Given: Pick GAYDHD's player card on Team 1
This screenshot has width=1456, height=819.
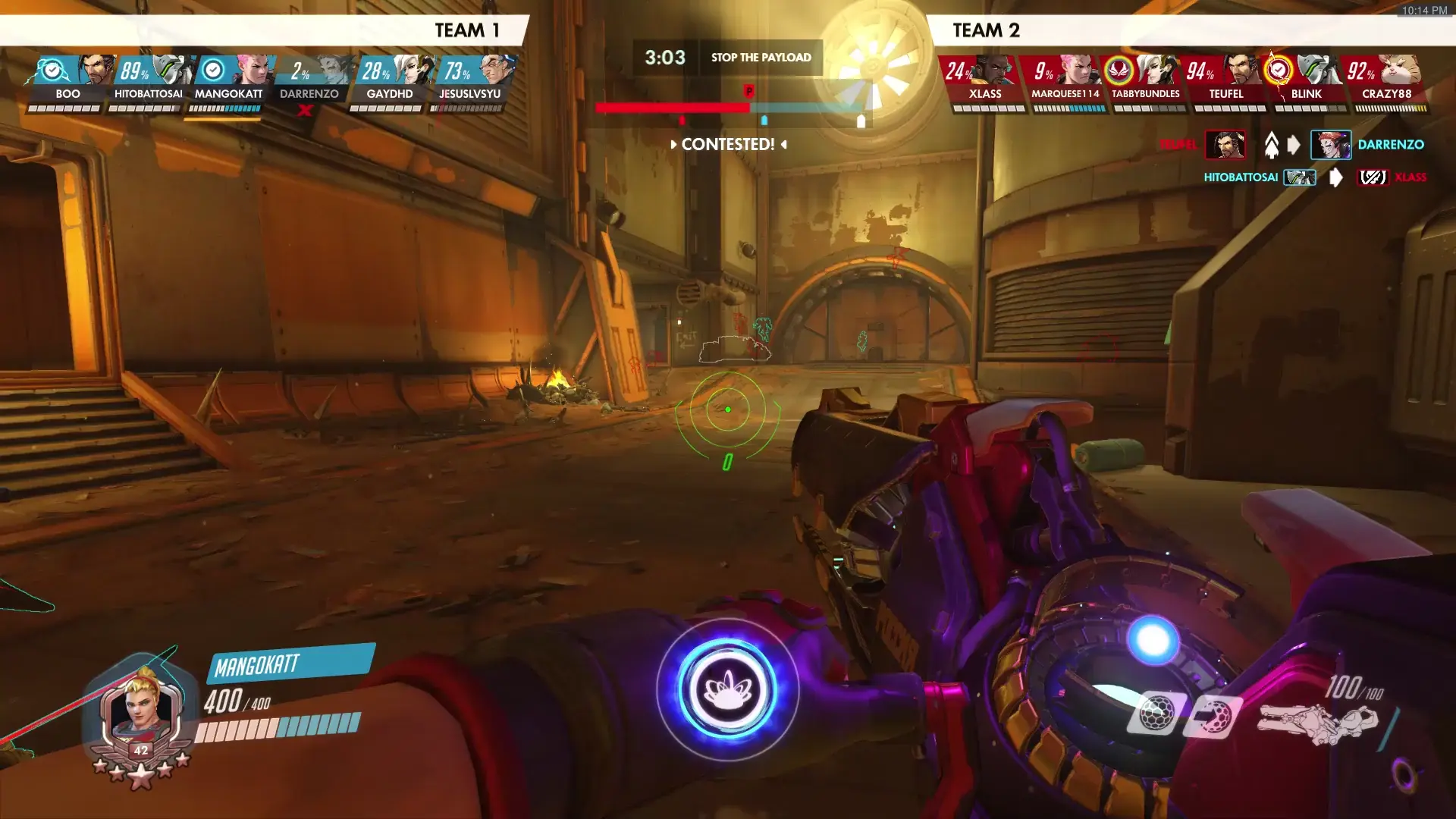Looking at the screenshot, I should pos(390,80).
